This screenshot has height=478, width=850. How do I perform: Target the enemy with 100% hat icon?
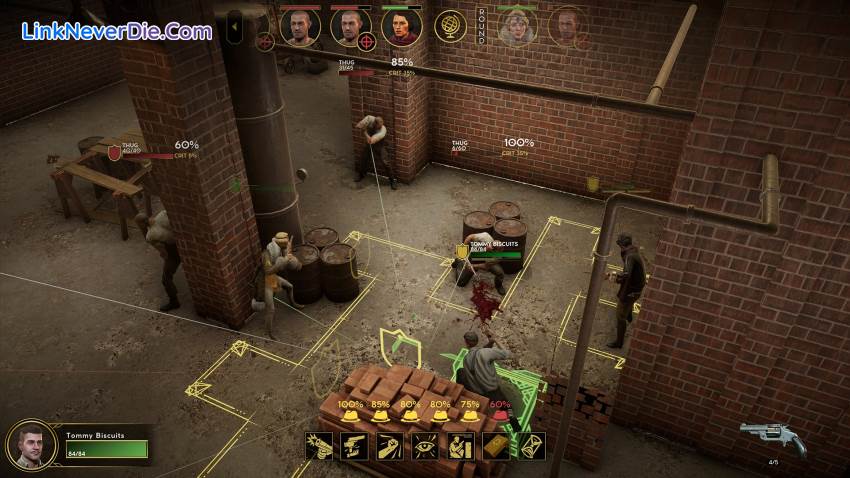click(350, 412)
